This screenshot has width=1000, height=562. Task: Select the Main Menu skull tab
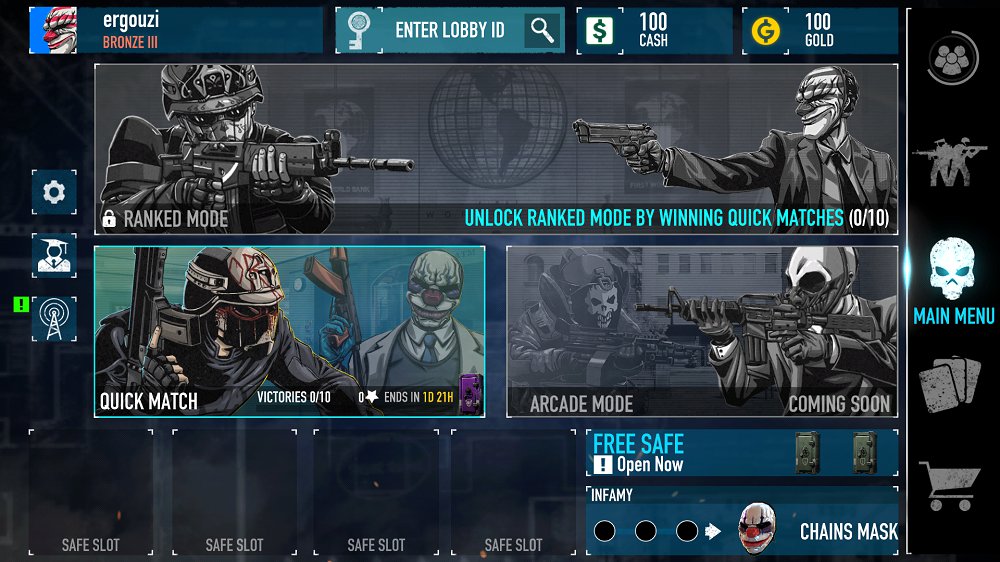point(953,280)
